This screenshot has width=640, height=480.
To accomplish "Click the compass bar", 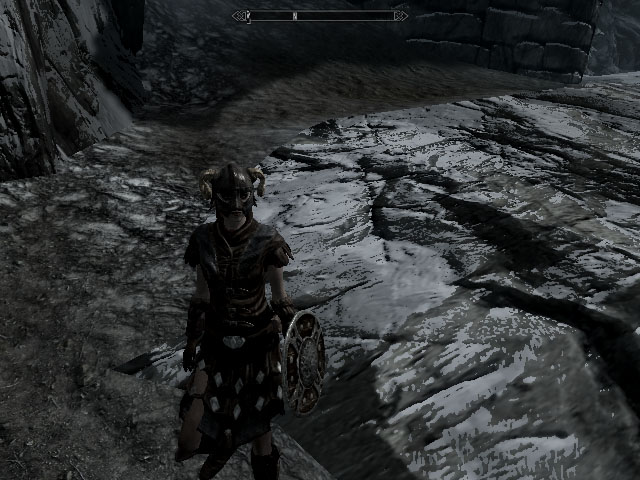I will pyautogui.click(x=320, y=16).
